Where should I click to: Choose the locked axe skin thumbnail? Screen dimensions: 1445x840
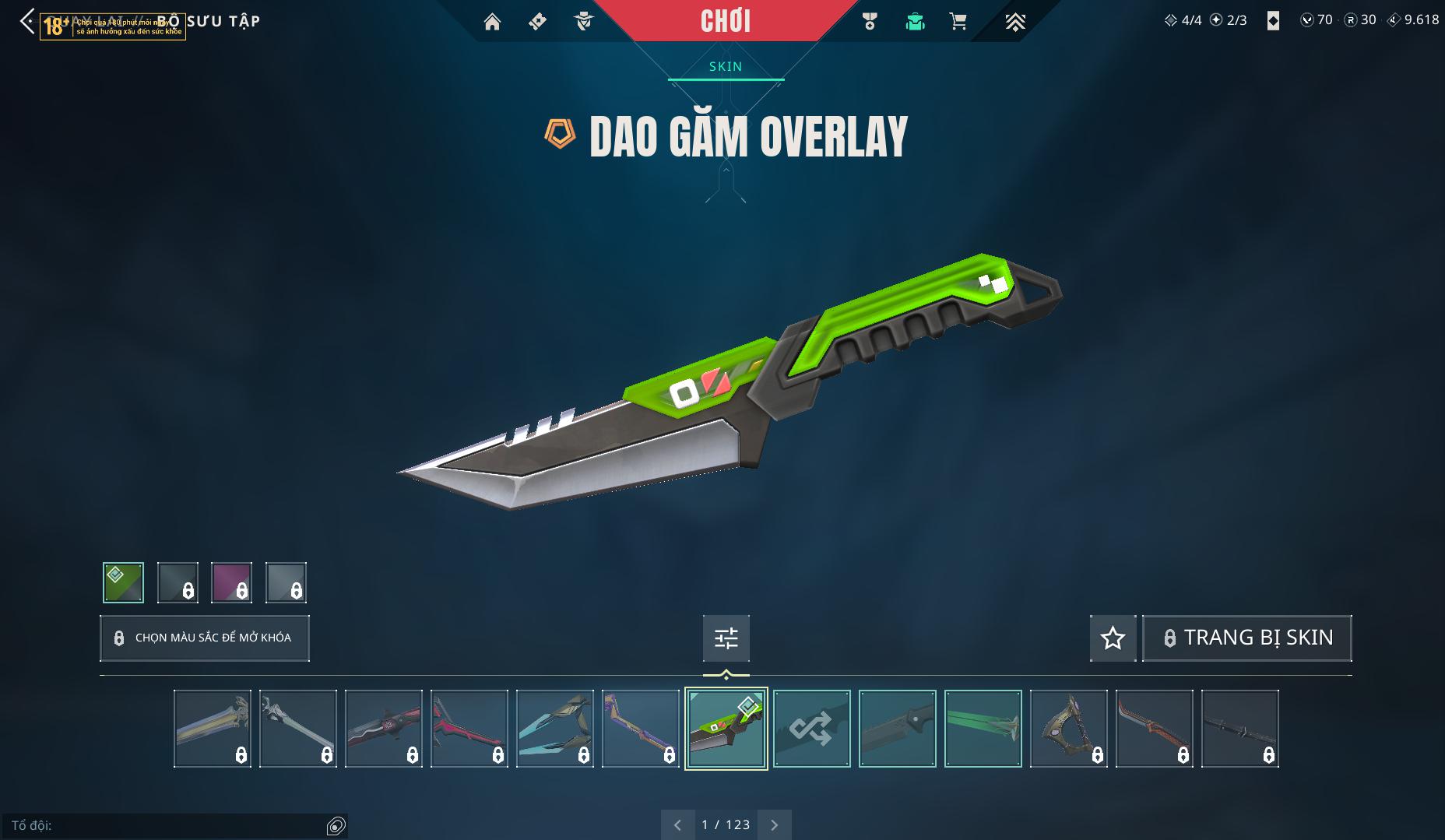tap(1068, 729)
